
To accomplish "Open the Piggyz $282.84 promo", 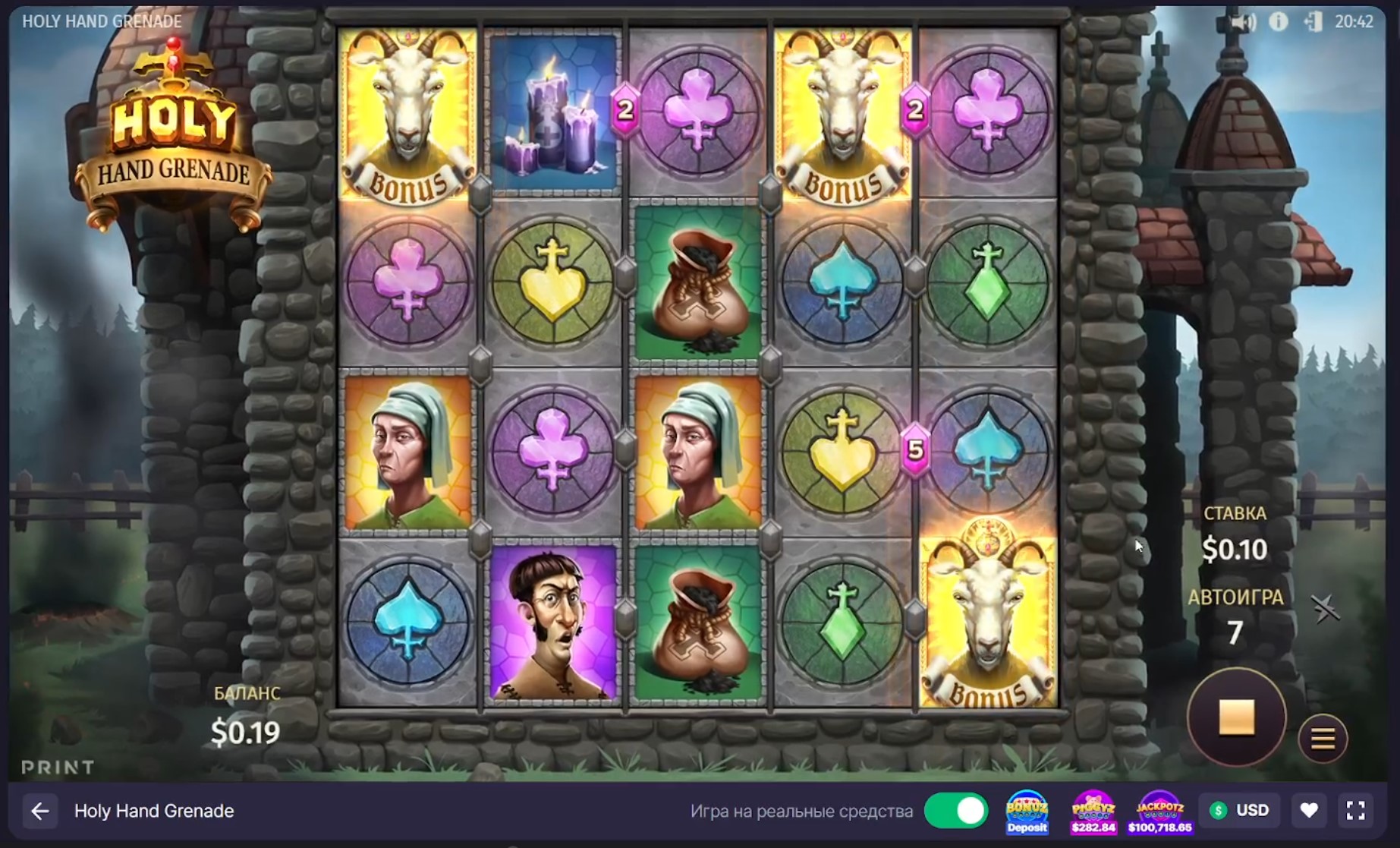I will (1093, 812).
